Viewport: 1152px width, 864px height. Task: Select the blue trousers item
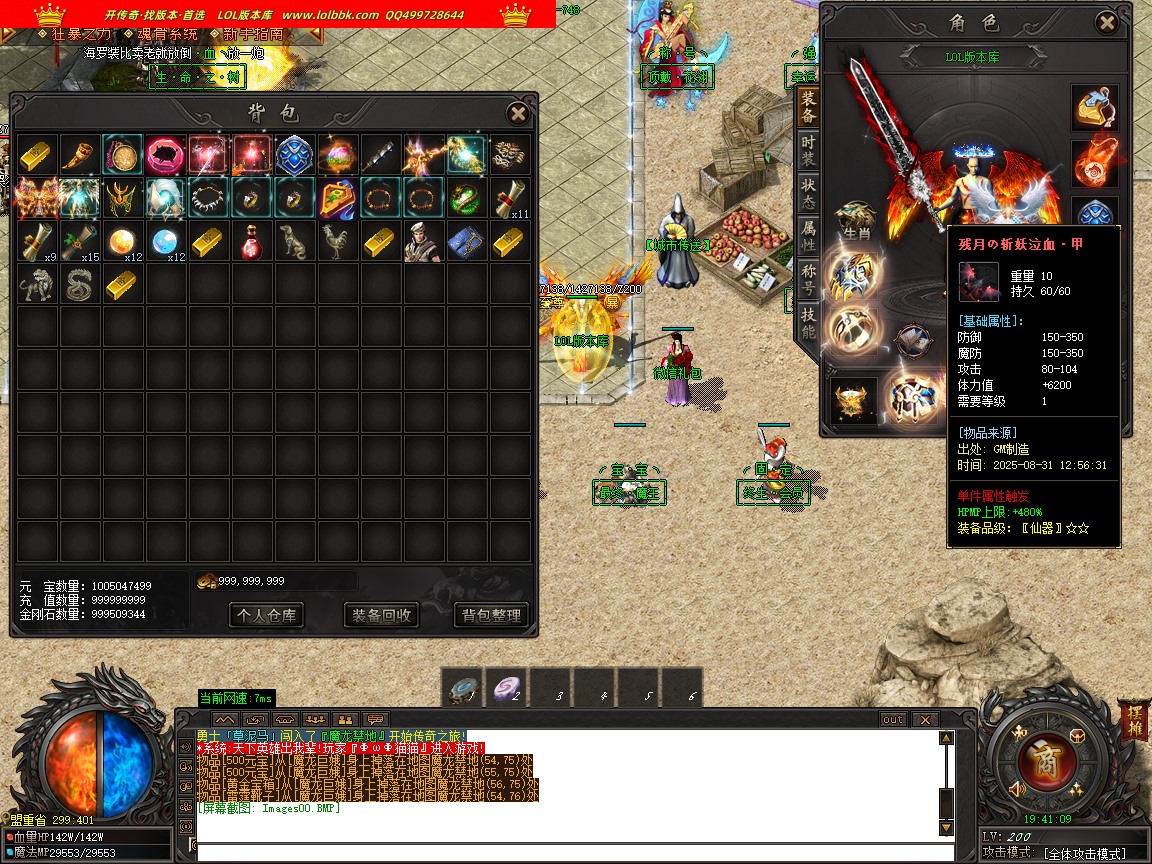point(466,241)
